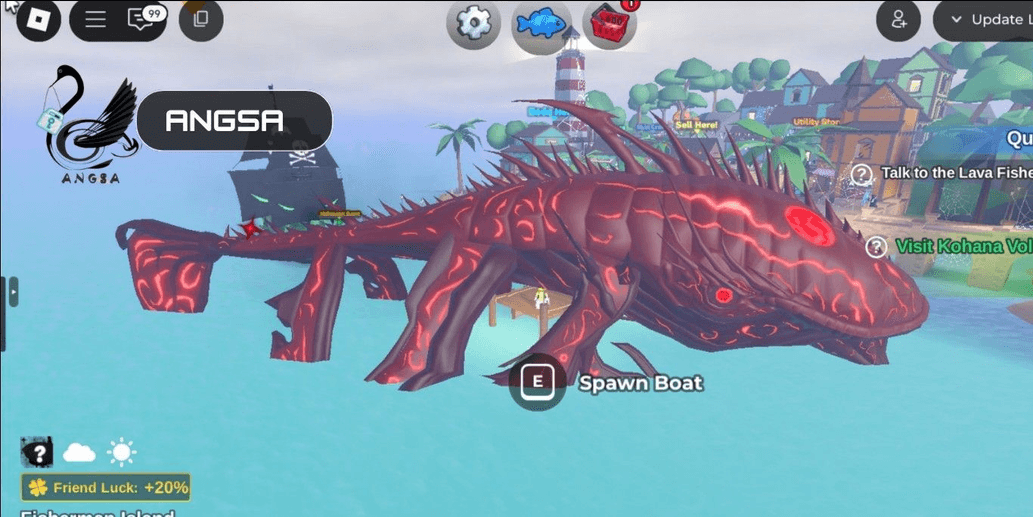The width and height of the screenshot is (1033, 517).
Task: Open the red shop basket
Action: click(x=608, y=24)
